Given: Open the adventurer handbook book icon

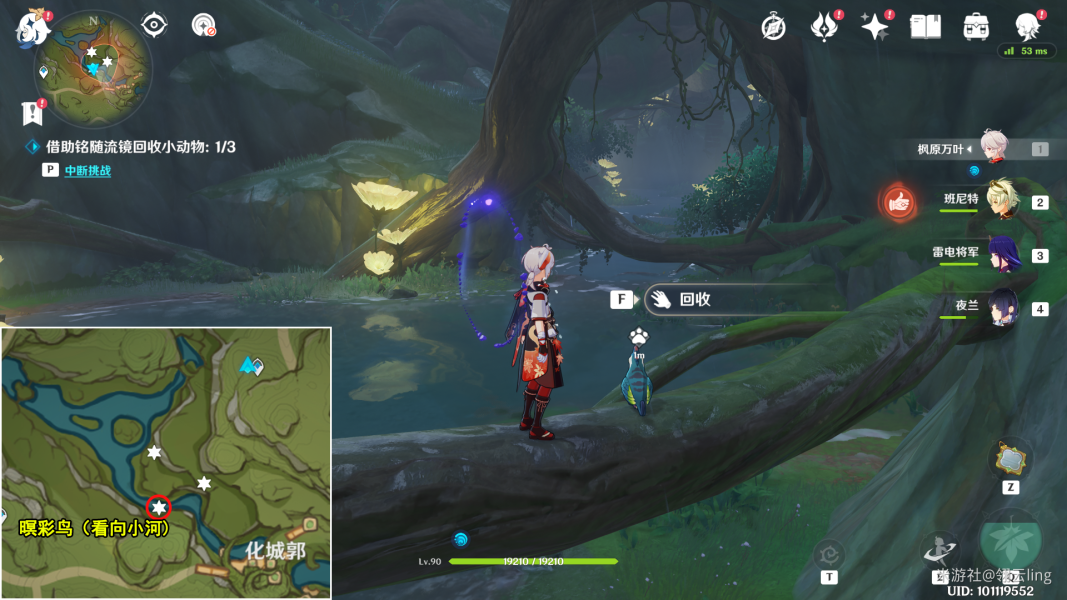Looking at the screenshot, I should 926,27.
